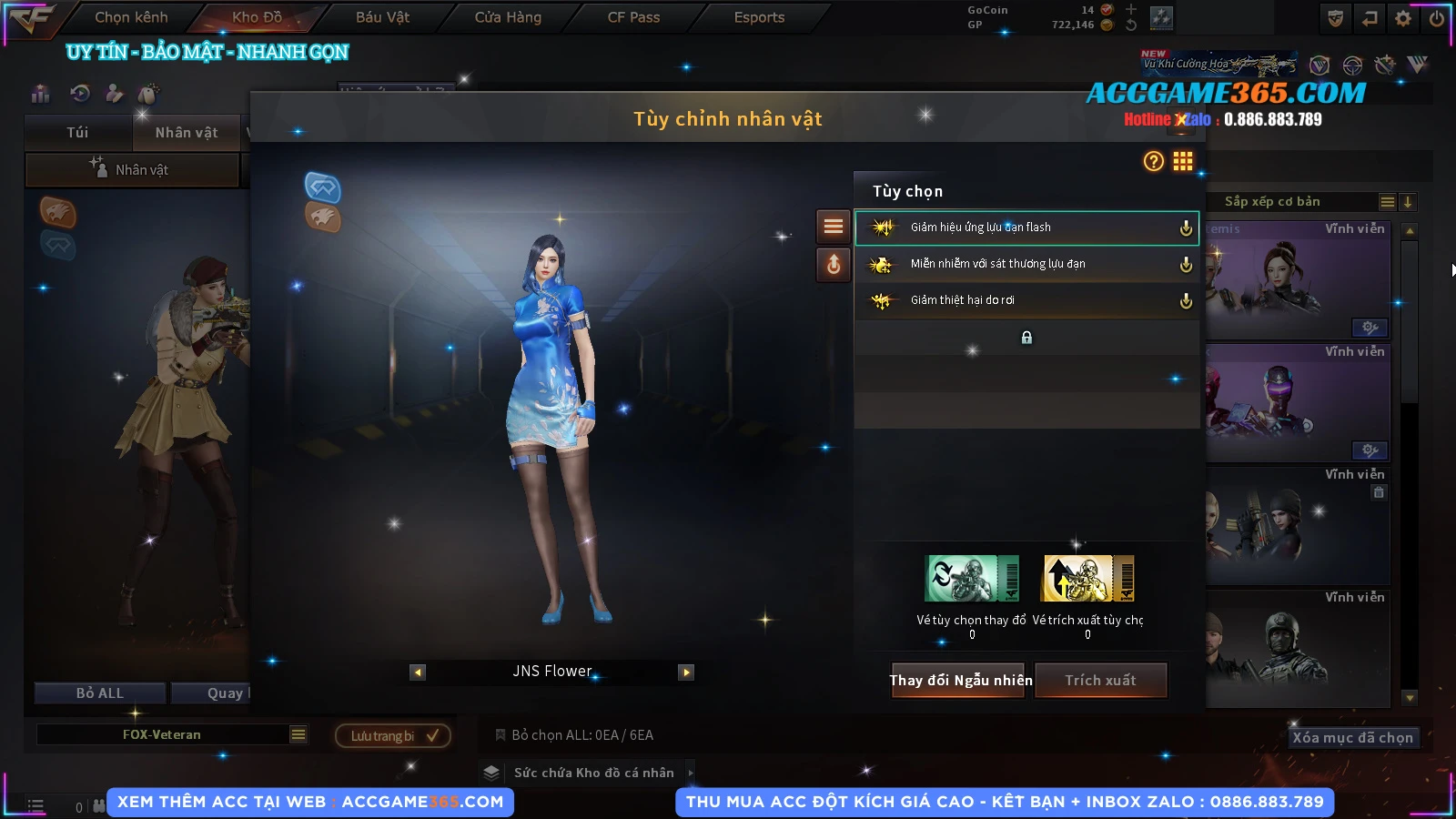Toggle the Lưu trang bị checkbox
Image resolution: width=1456 pixels, height=819 pixels.
coord(432,735)
